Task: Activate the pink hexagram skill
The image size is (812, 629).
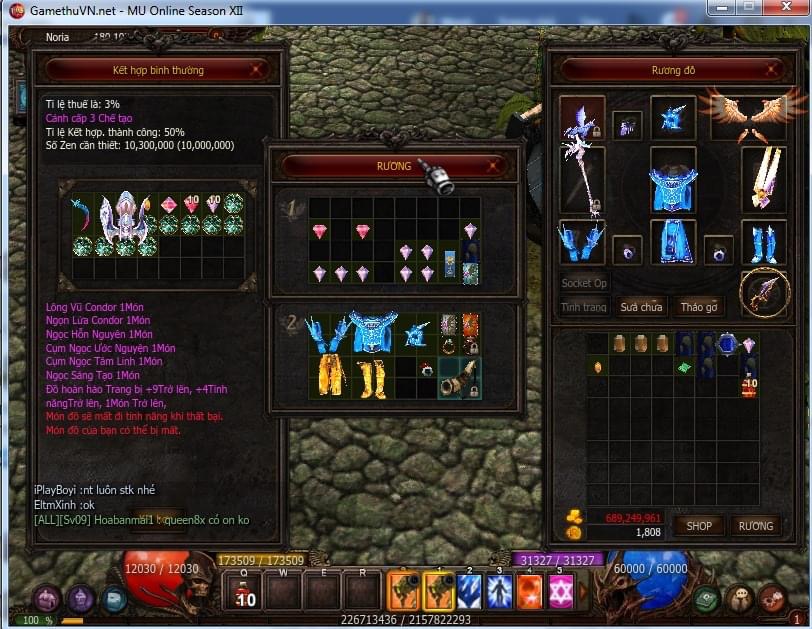Action: point(561,591)
